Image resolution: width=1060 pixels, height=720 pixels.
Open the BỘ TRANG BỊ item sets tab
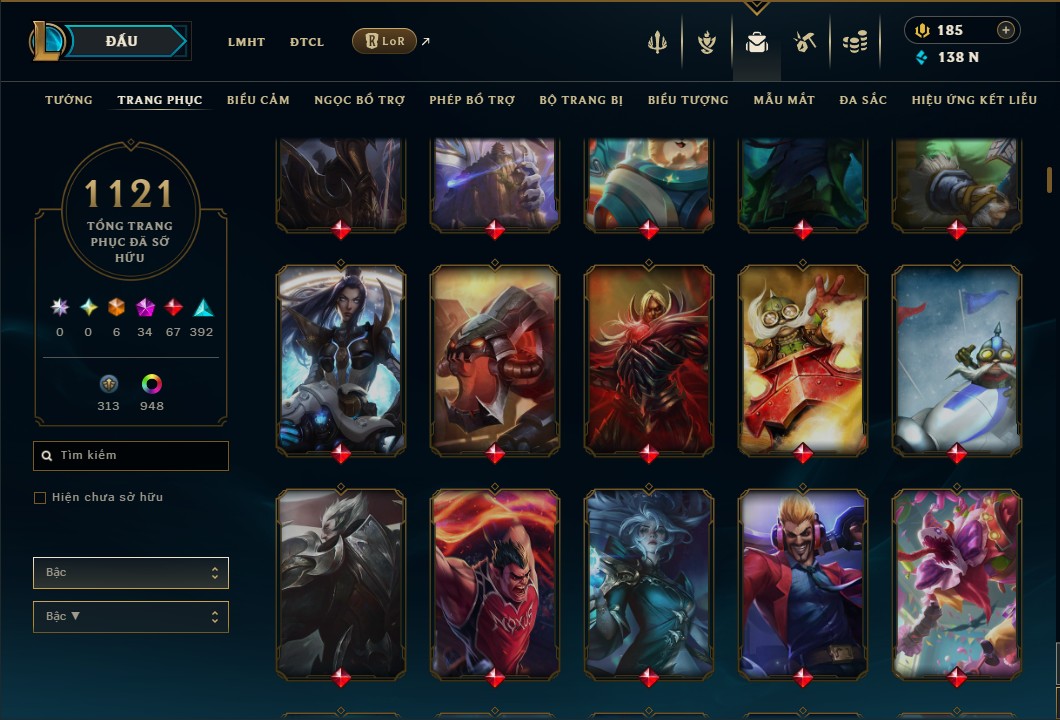tap(581, 100)
